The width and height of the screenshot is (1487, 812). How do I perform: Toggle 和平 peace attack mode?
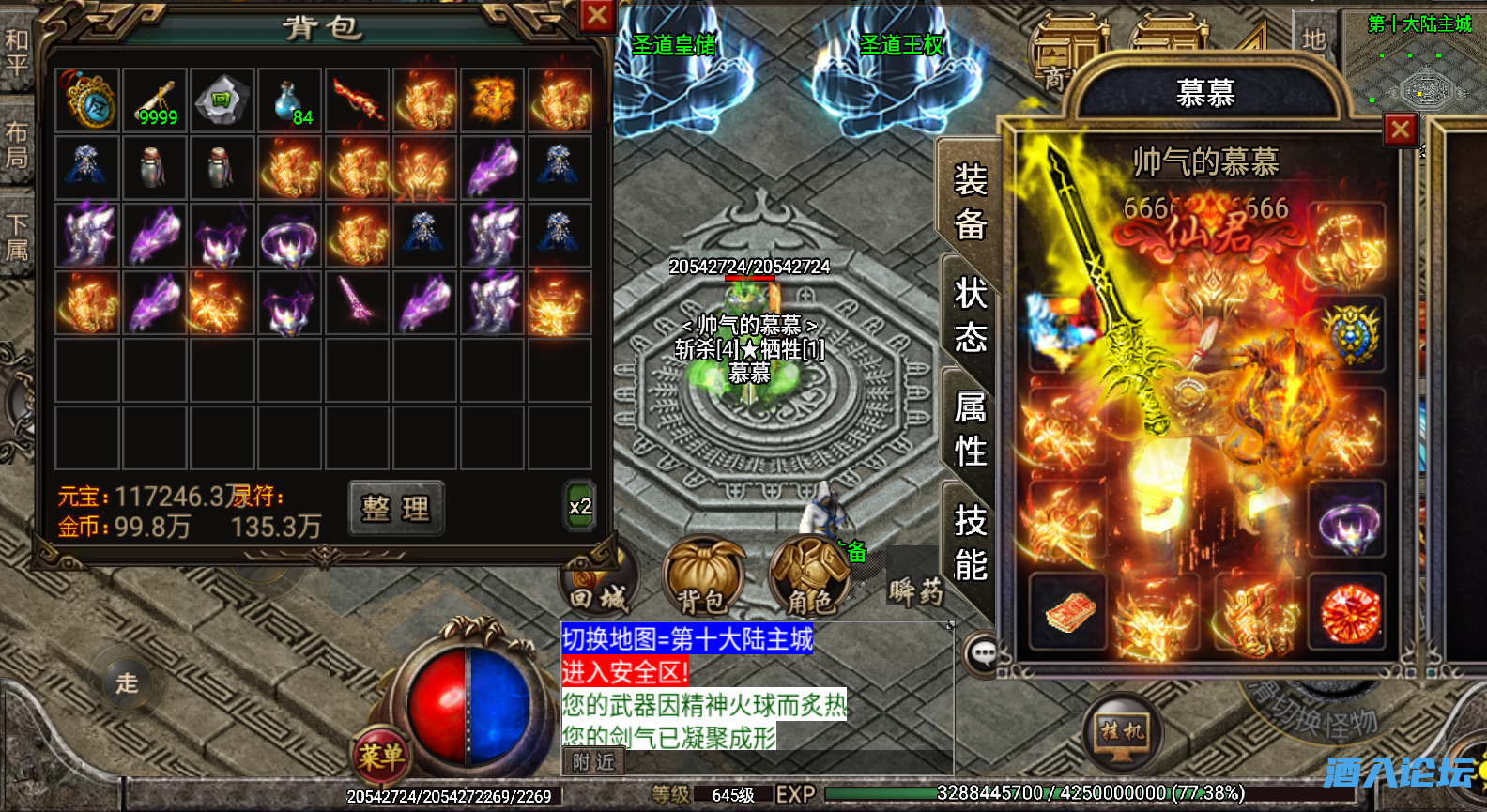(17, 52)
